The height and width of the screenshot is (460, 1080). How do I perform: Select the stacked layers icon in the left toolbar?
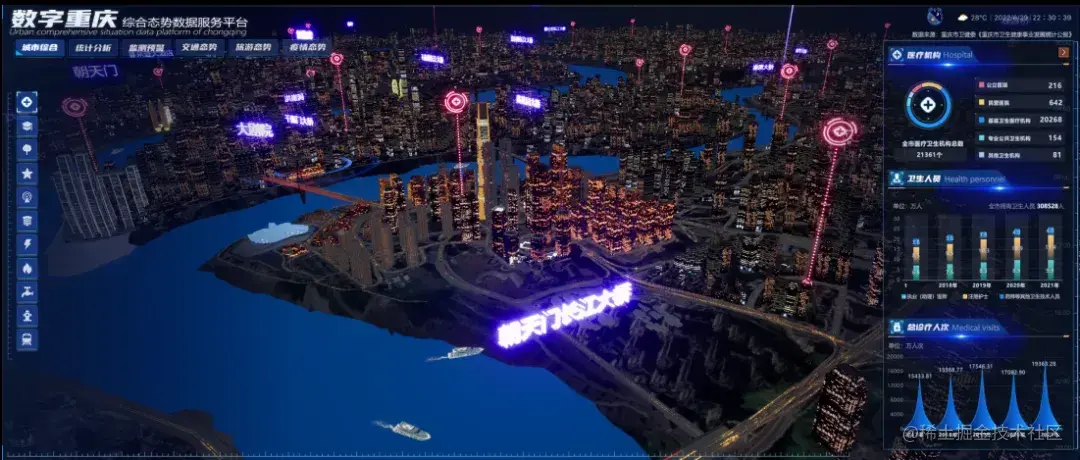click(28, 126)
